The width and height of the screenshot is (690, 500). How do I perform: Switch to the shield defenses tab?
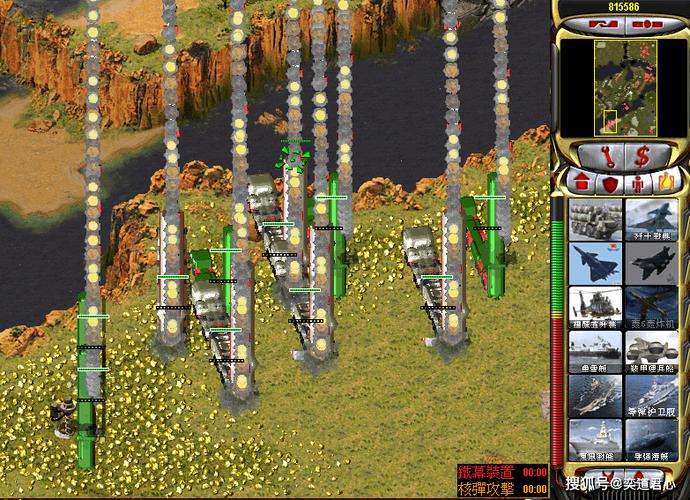(x=608, y=184)
